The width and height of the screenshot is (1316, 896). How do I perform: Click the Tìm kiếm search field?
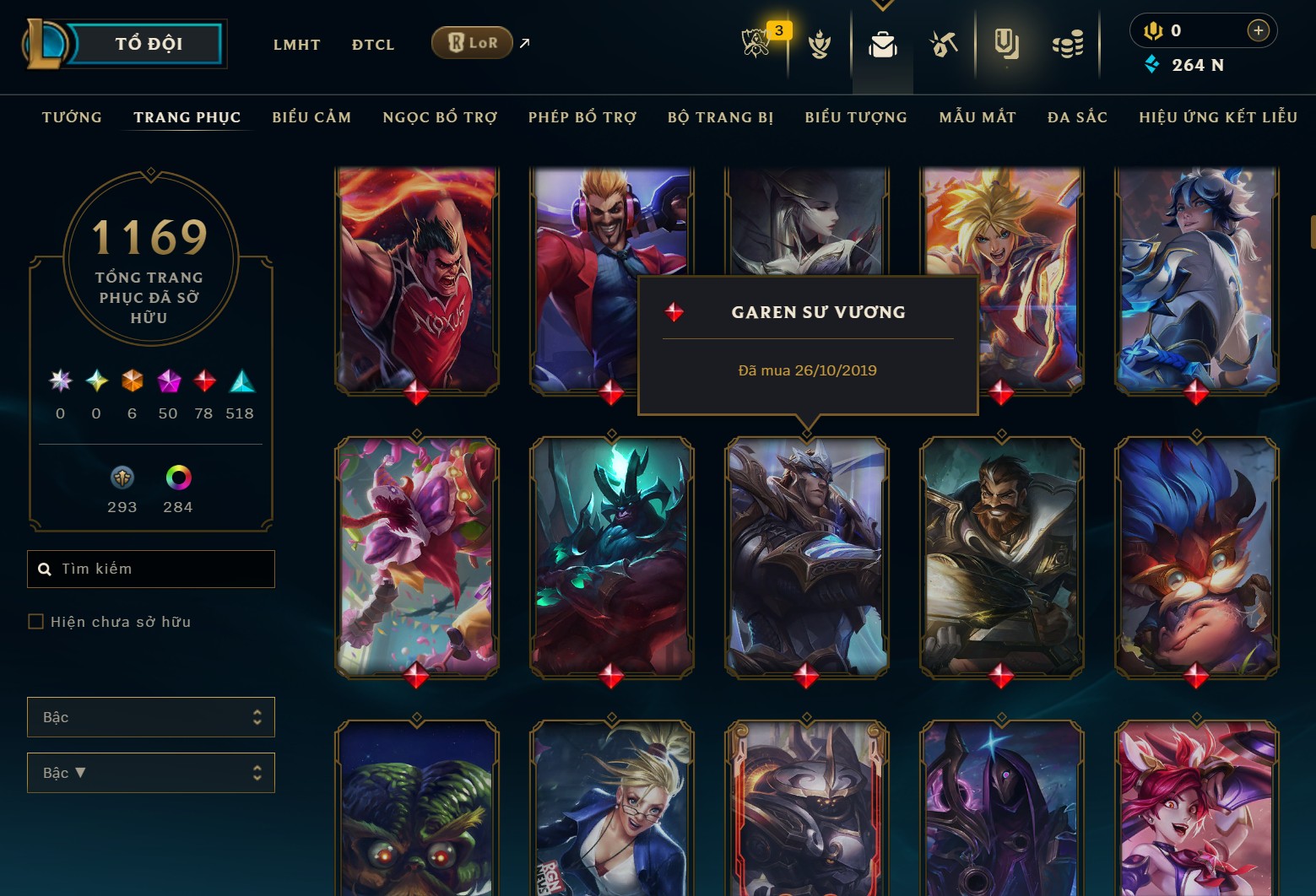point(150,568)
